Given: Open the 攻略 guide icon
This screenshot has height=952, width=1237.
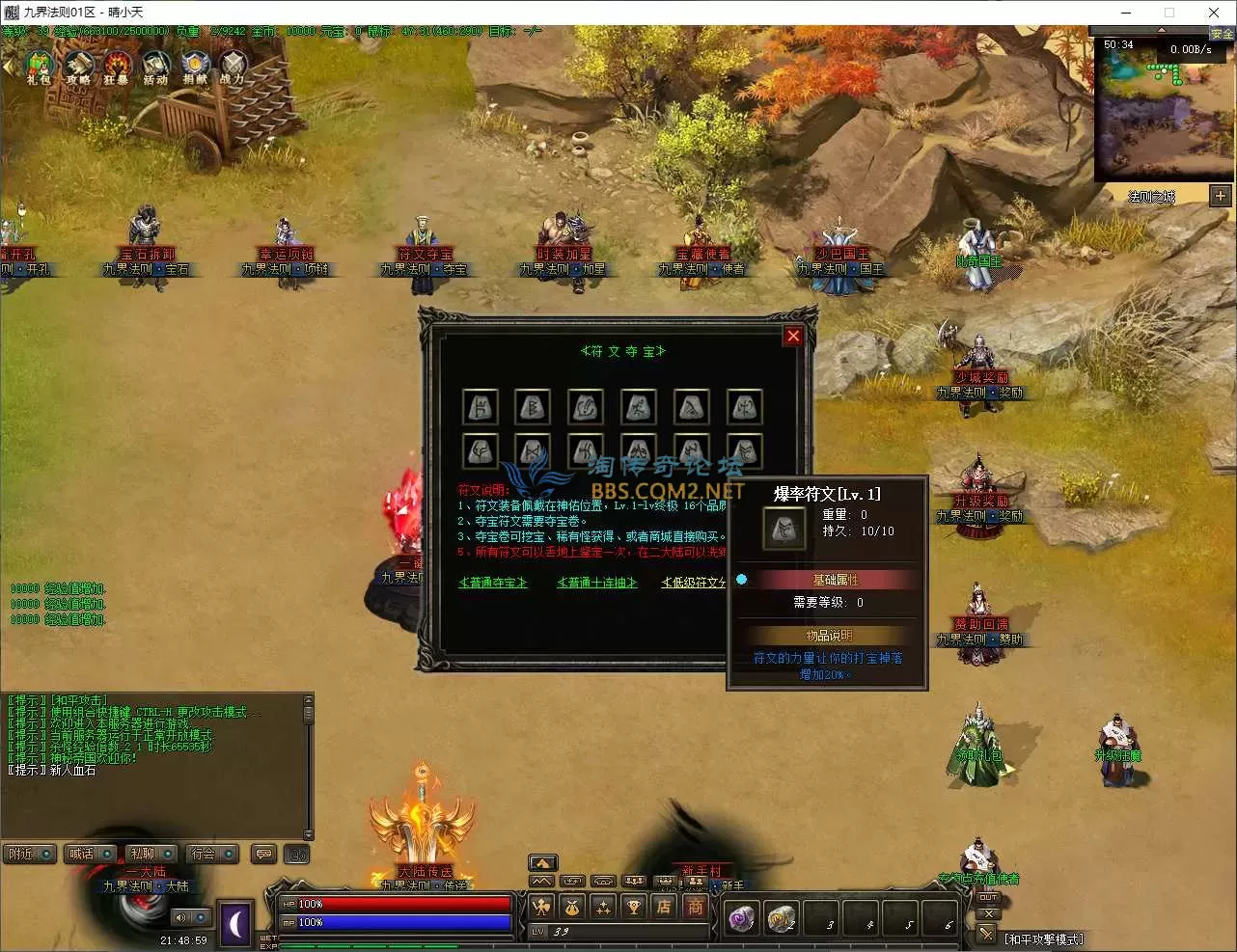Looking at the screenshot, I should (x=78, y=68).
